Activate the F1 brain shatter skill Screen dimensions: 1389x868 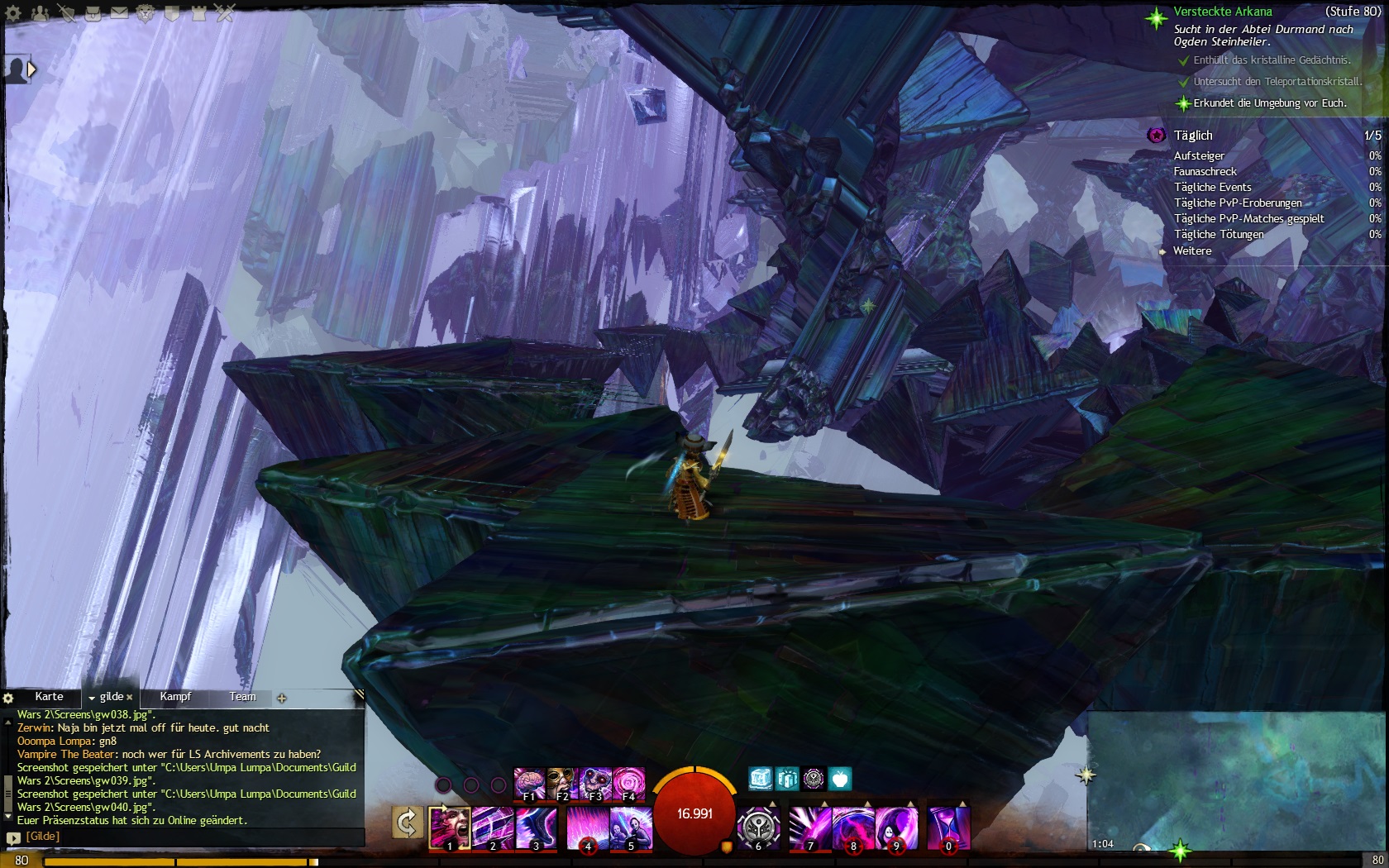[x=529, y=784]
